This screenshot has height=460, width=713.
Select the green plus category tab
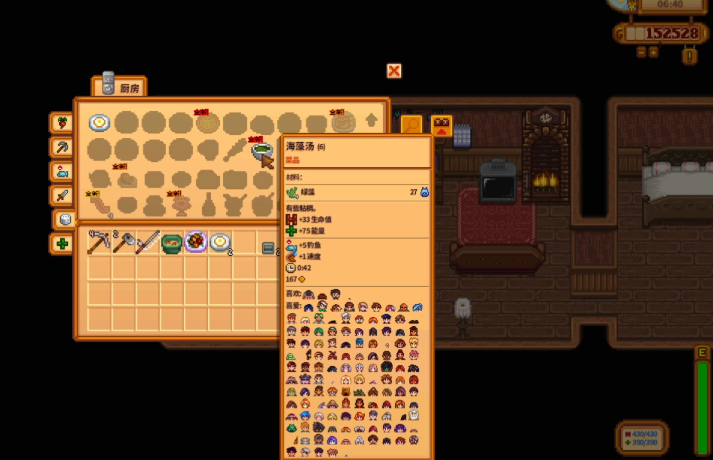pos(62,243)
